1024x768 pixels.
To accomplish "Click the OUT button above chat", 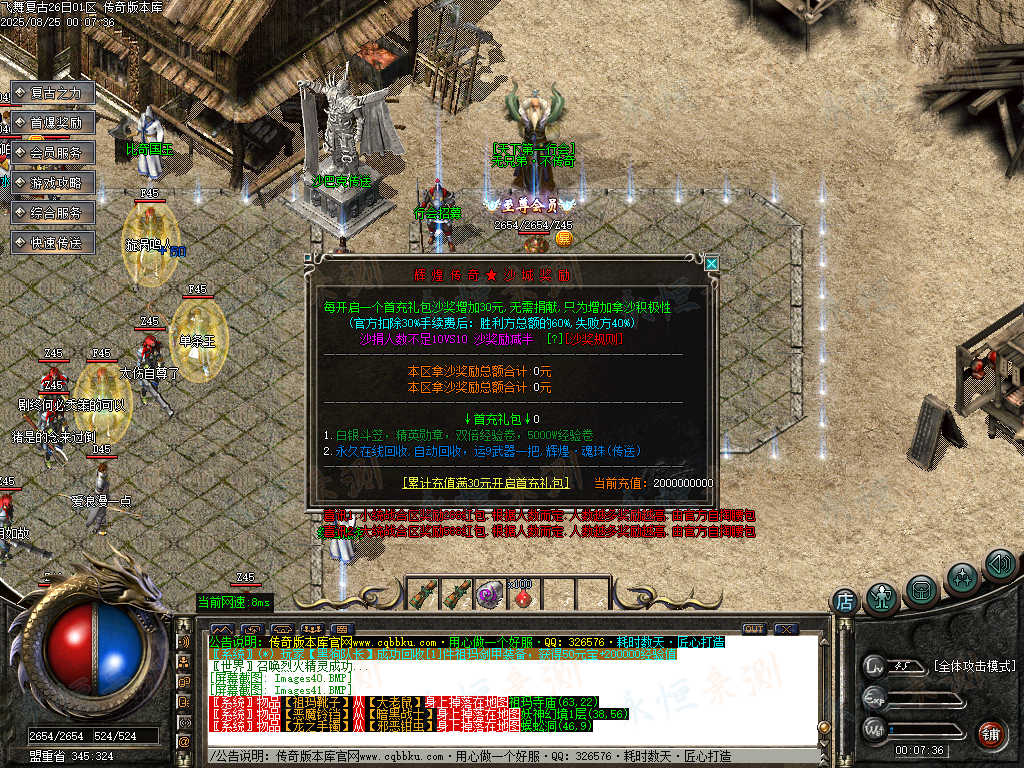I will 753,629.
